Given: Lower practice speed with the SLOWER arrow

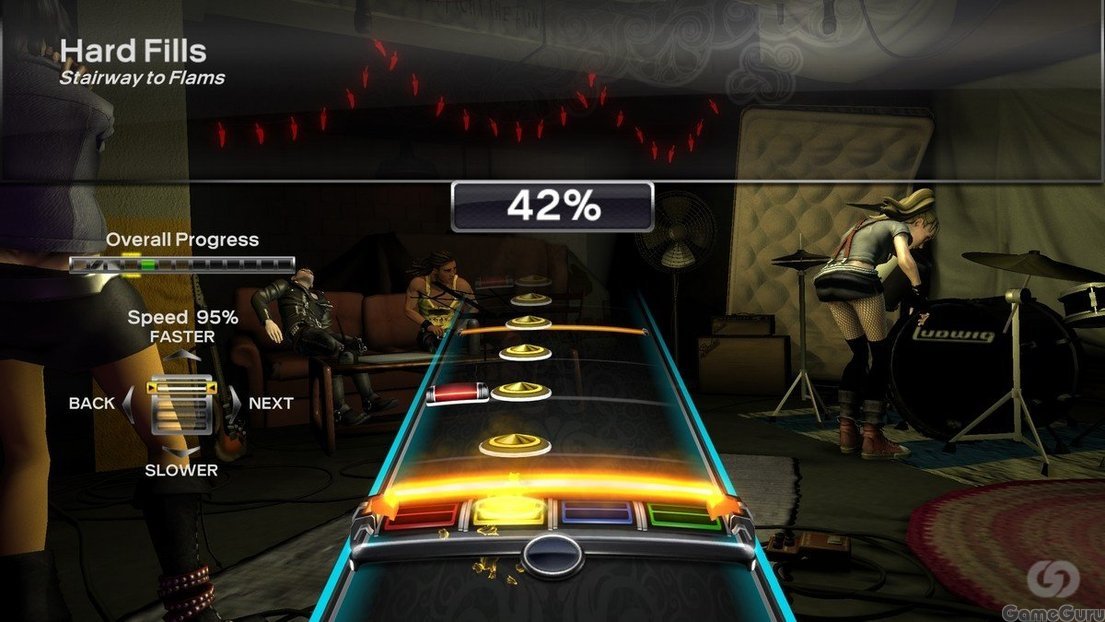Looking at the screenshot, I should coord(181,452).
